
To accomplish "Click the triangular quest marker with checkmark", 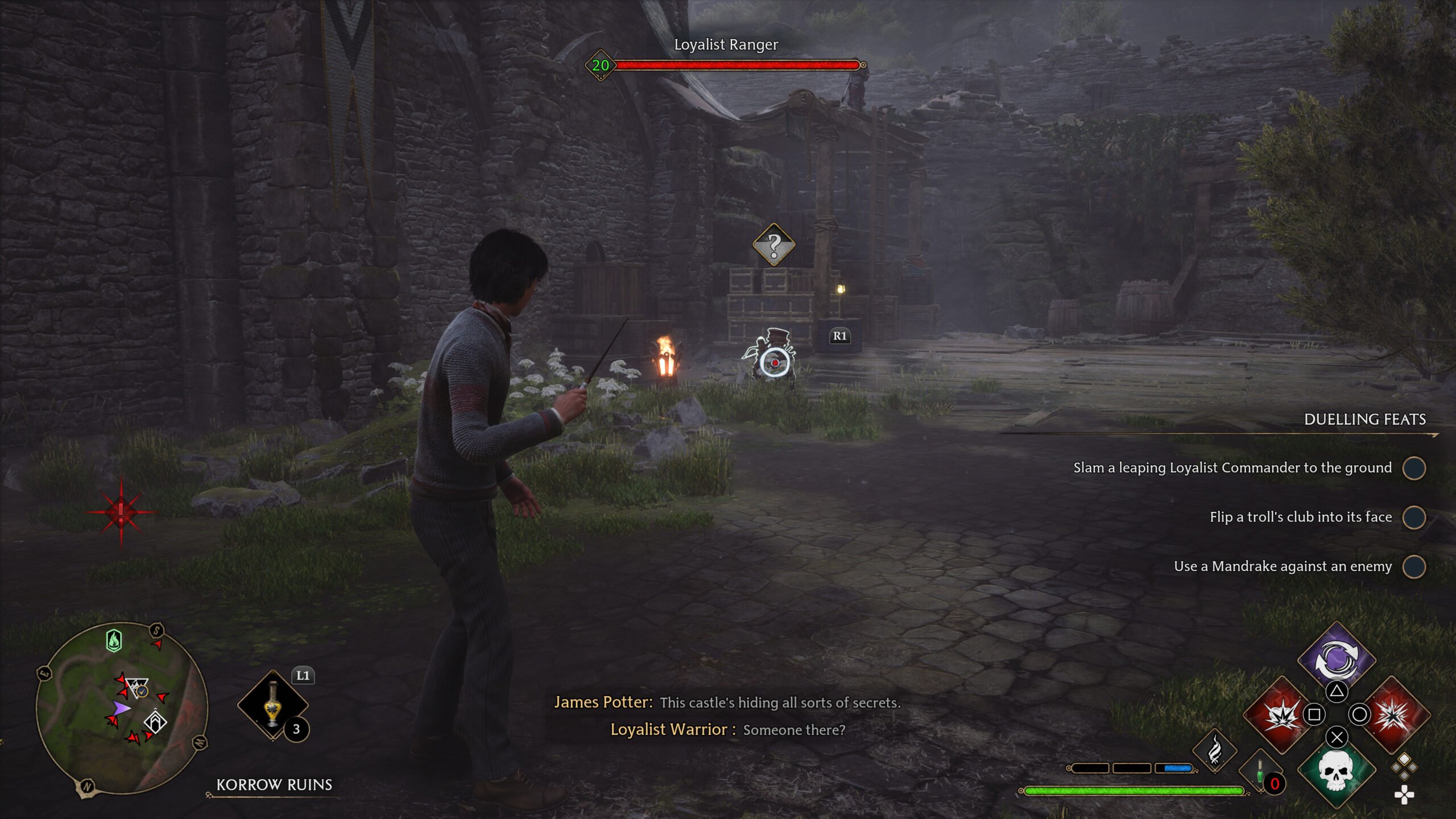I will pyautogui.click(x=137, y=688).
